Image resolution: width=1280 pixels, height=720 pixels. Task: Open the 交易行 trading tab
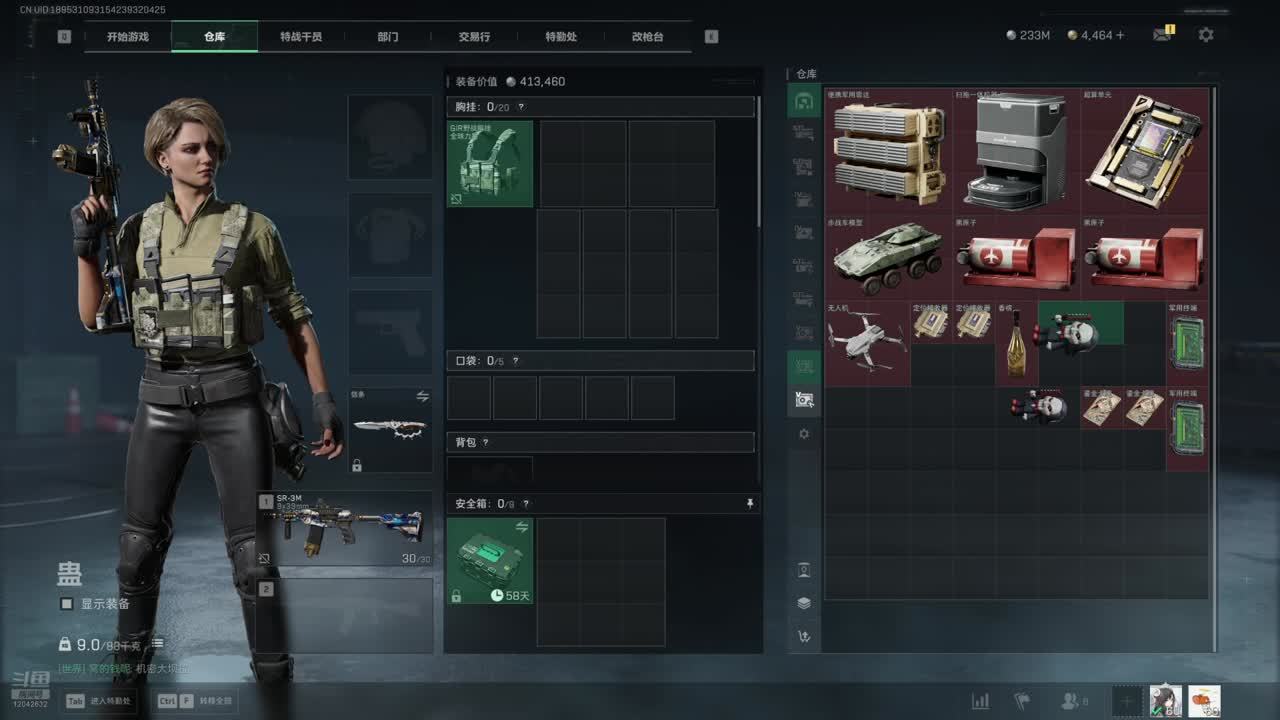coord(474,37)
